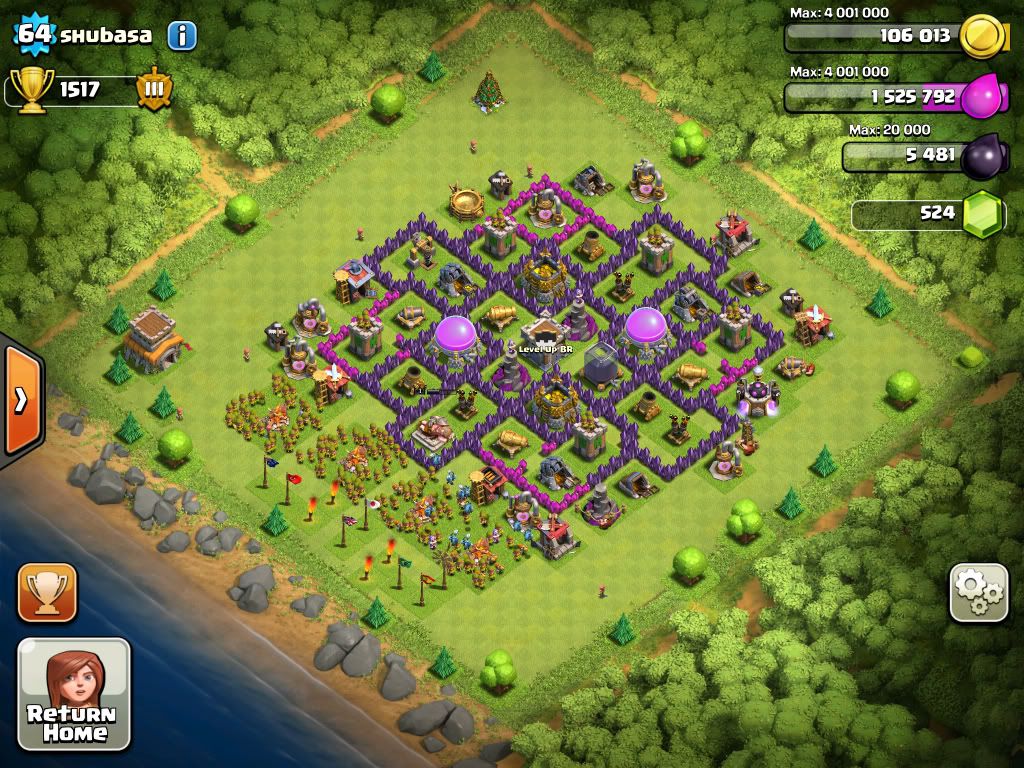The height and width of the screenshot is (768, 1024).
Task: Open the gear settings button
Action: pyautogui.click(x=979, y=593)
